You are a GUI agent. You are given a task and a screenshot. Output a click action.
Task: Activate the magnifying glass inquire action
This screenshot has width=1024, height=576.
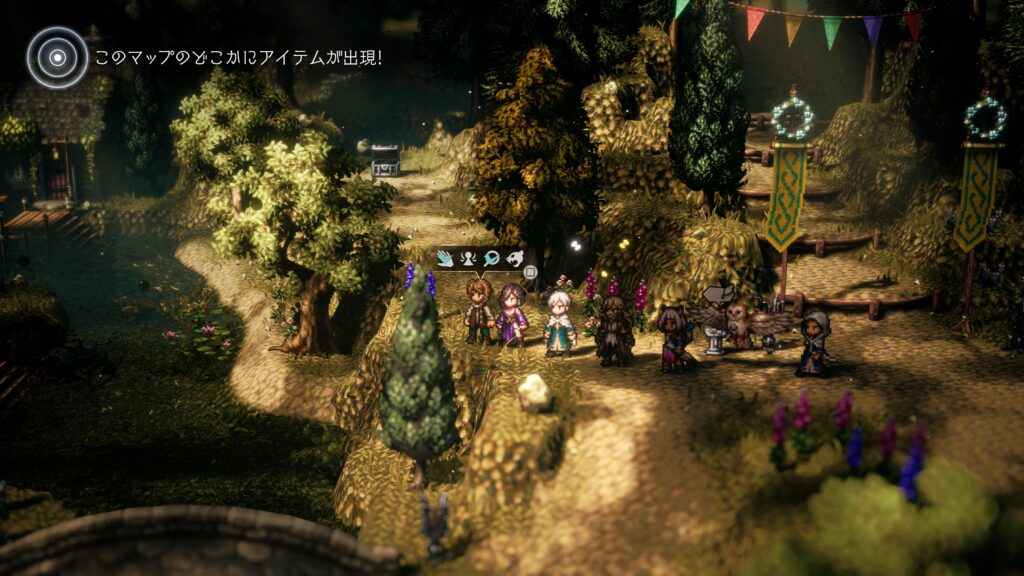491,259
